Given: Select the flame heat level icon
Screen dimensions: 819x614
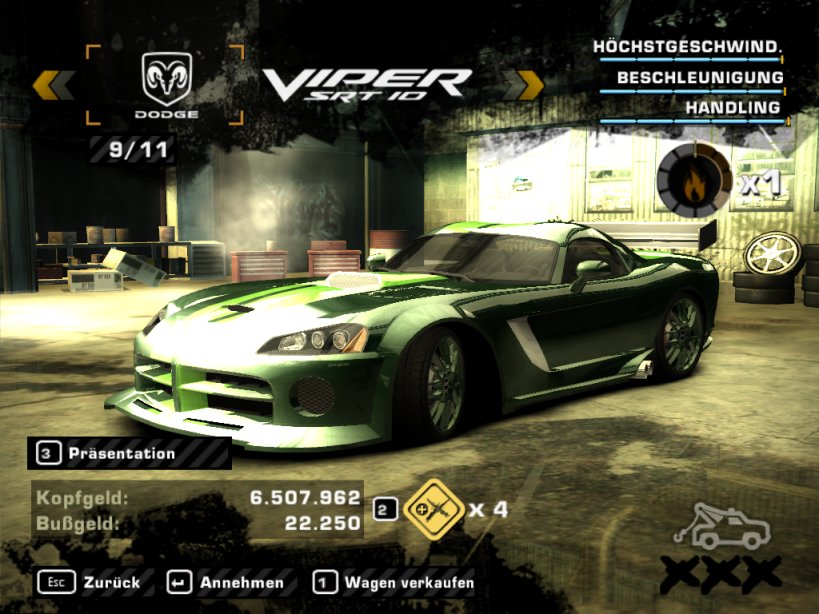Looking at the screenshot, I should click(695, 179).
